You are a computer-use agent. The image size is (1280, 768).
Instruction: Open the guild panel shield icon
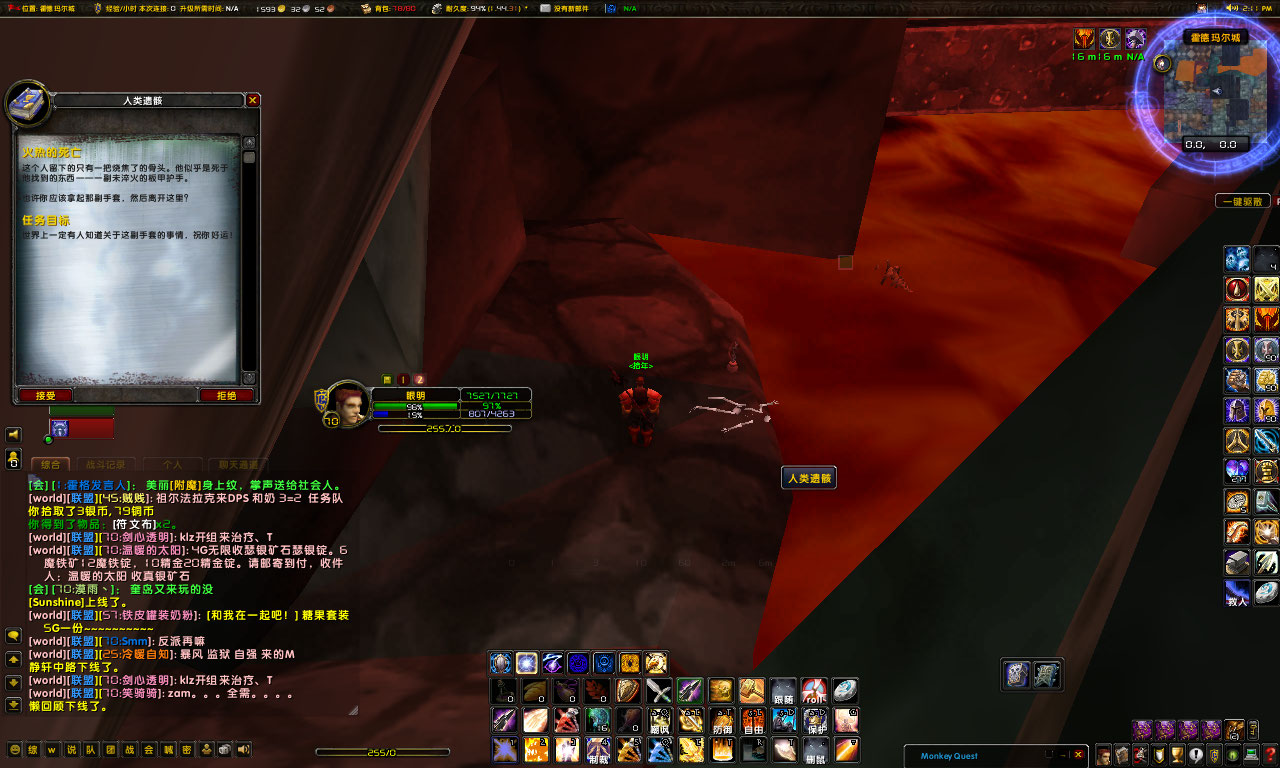click(1215, 754)
